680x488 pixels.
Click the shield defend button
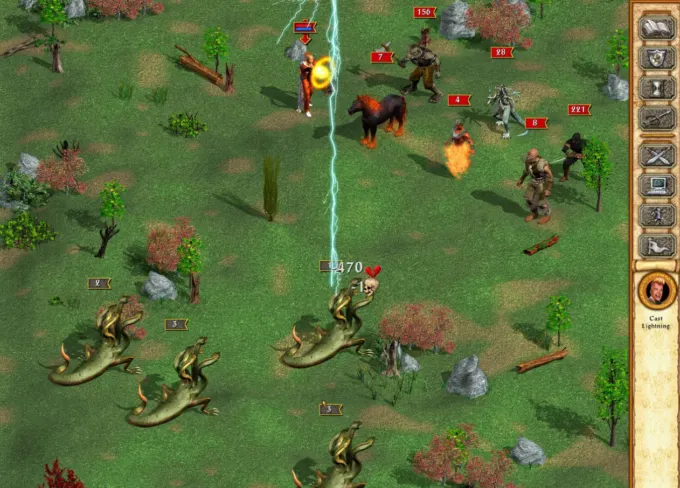(x=655, y=58)
